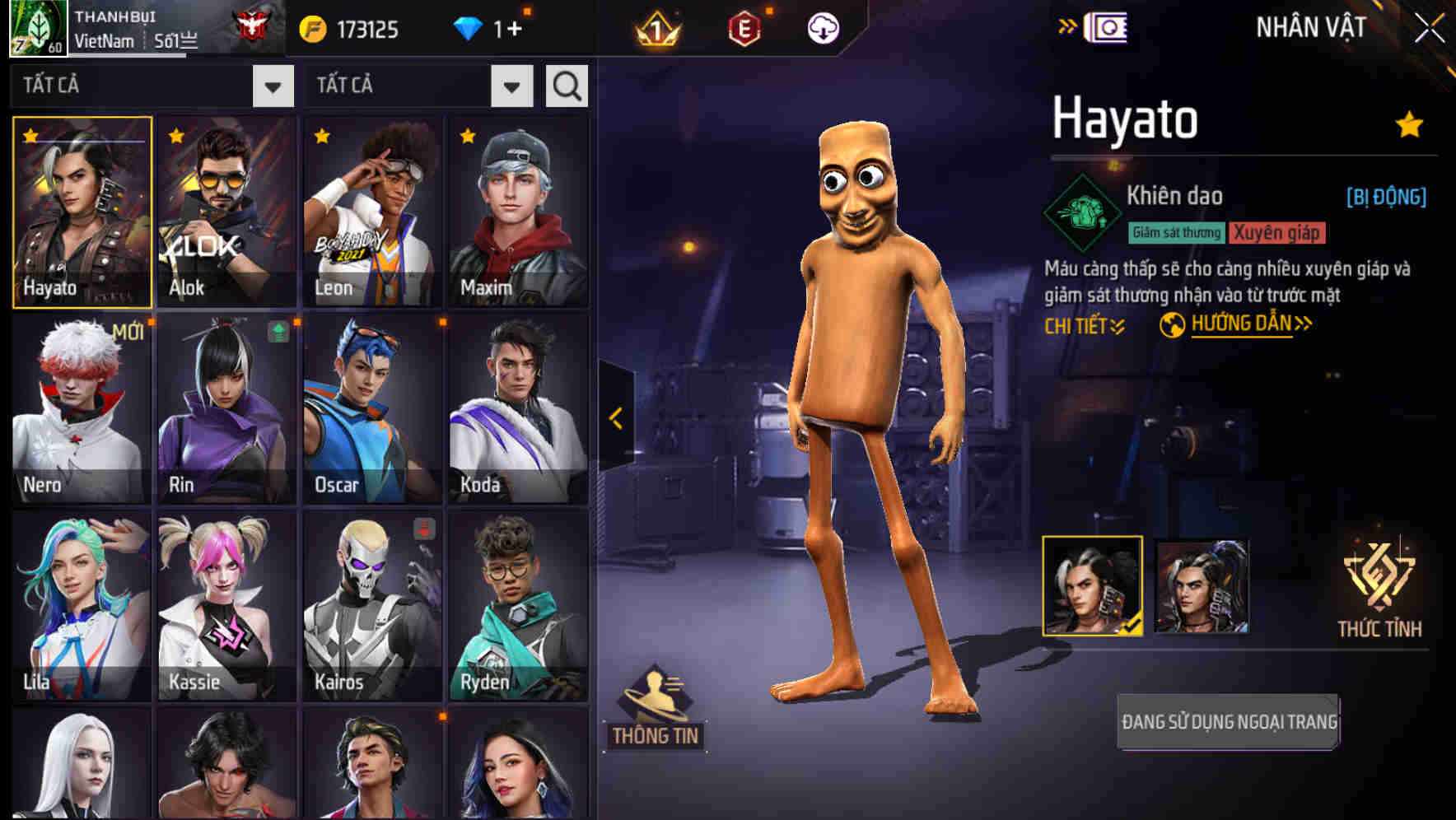1456x820 pixels.
Task: Toggle the star on Hayato's card thumbnail
Action: (x=30, y=137)
